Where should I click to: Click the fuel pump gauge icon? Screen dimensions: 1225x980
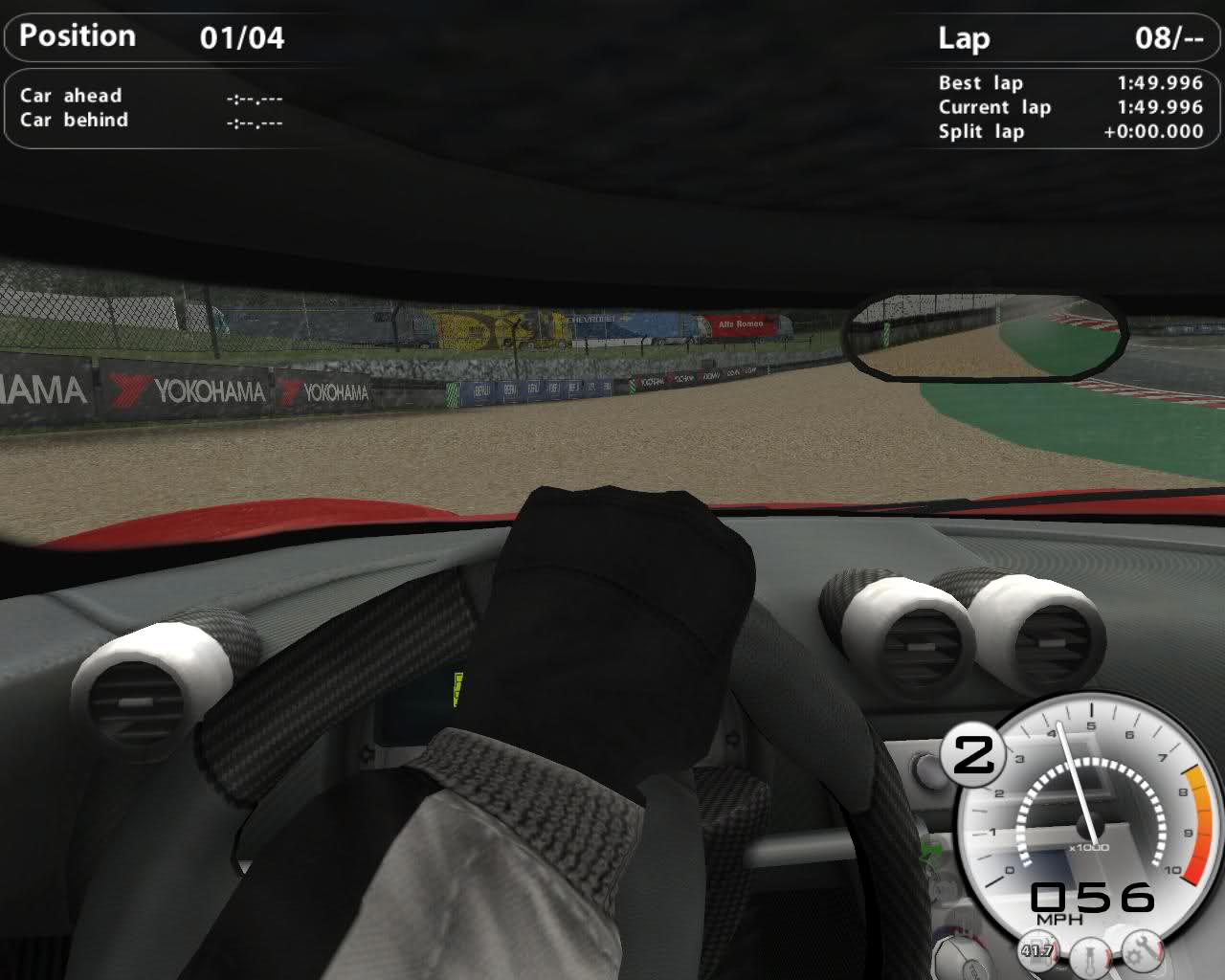pyautogui.click(x=1036, y=949)
